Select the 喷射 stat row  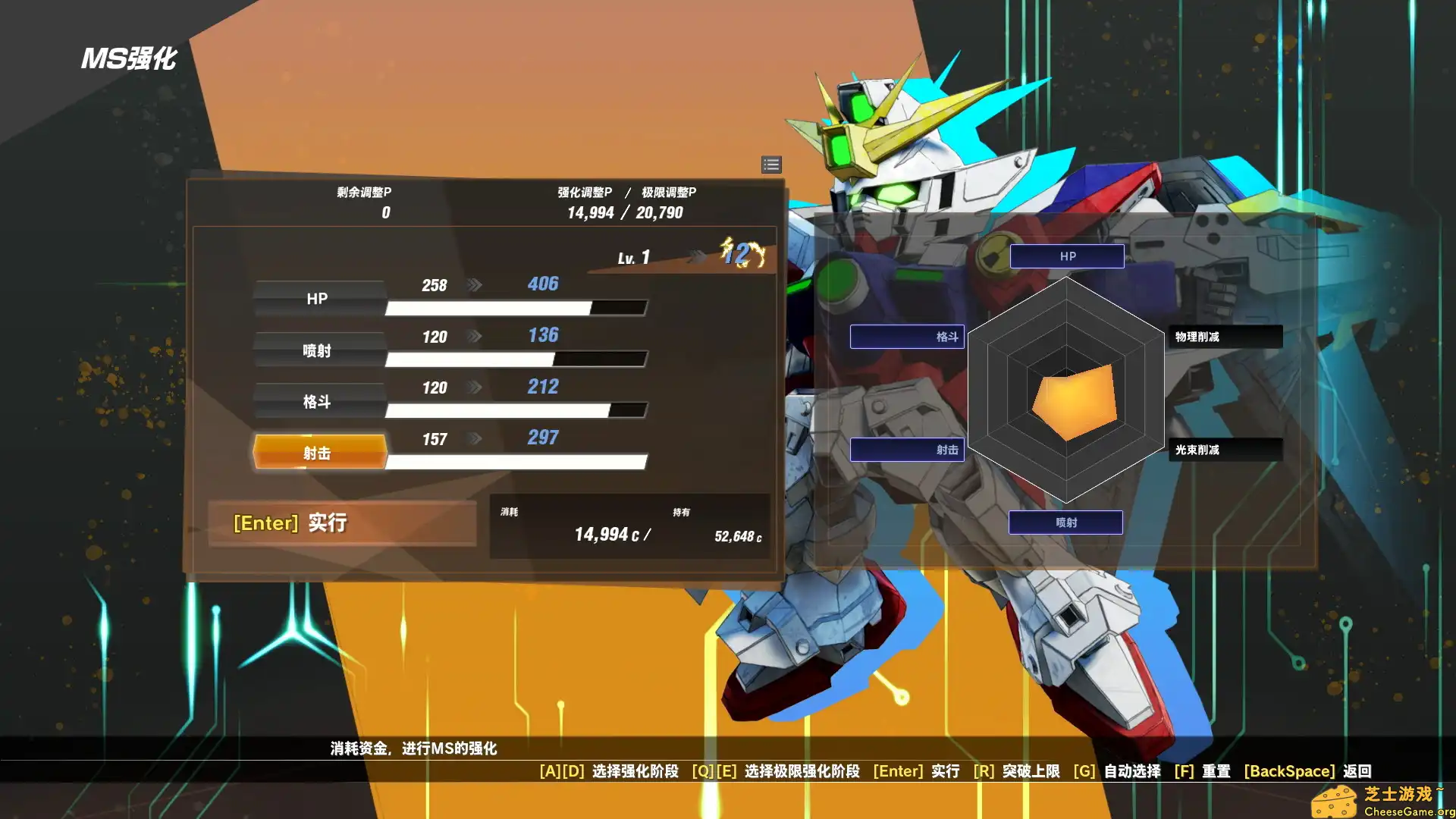point(318,350)
